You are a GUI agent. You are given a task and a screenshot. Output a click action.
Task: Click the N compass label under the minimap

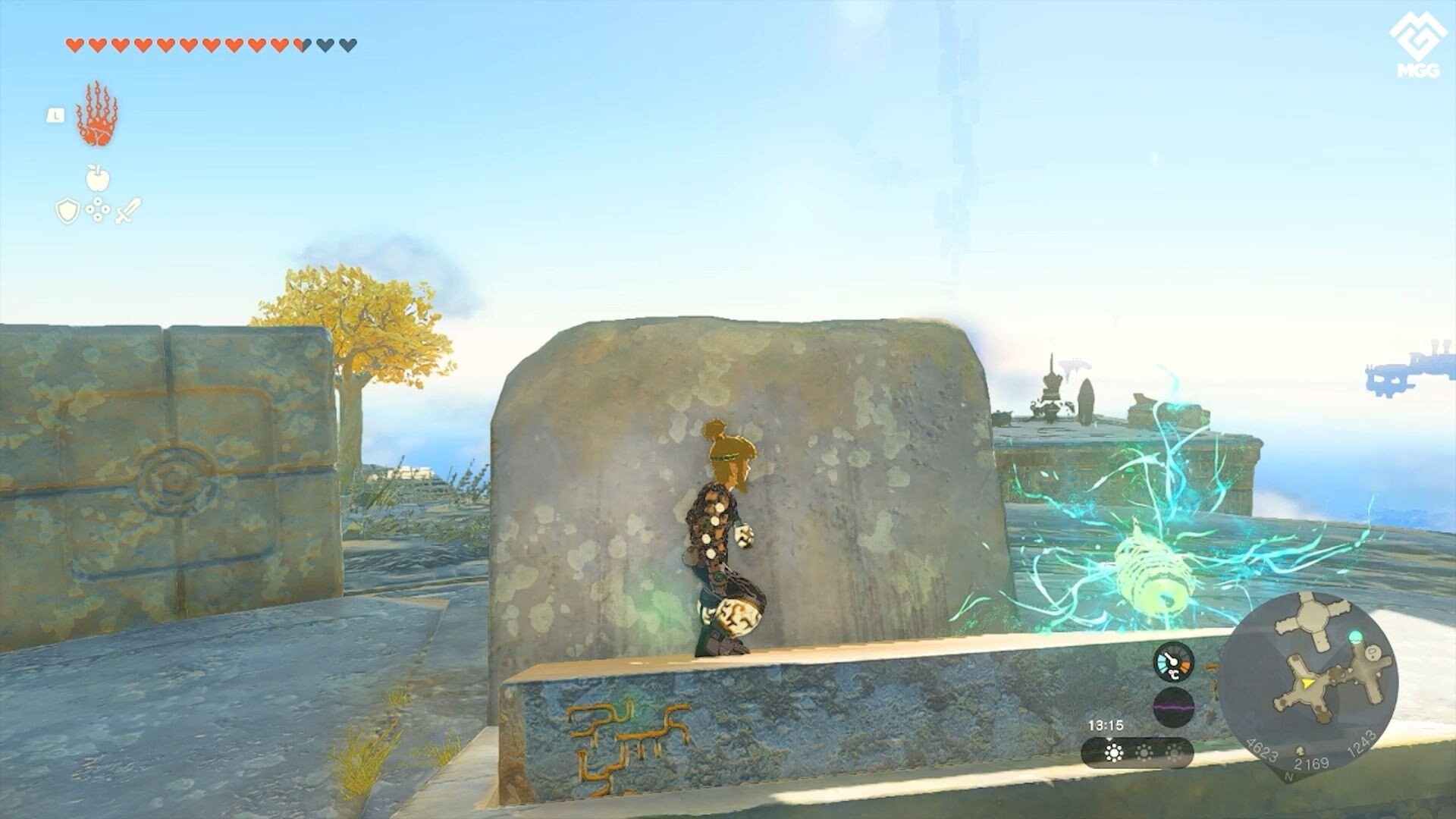1288,776
